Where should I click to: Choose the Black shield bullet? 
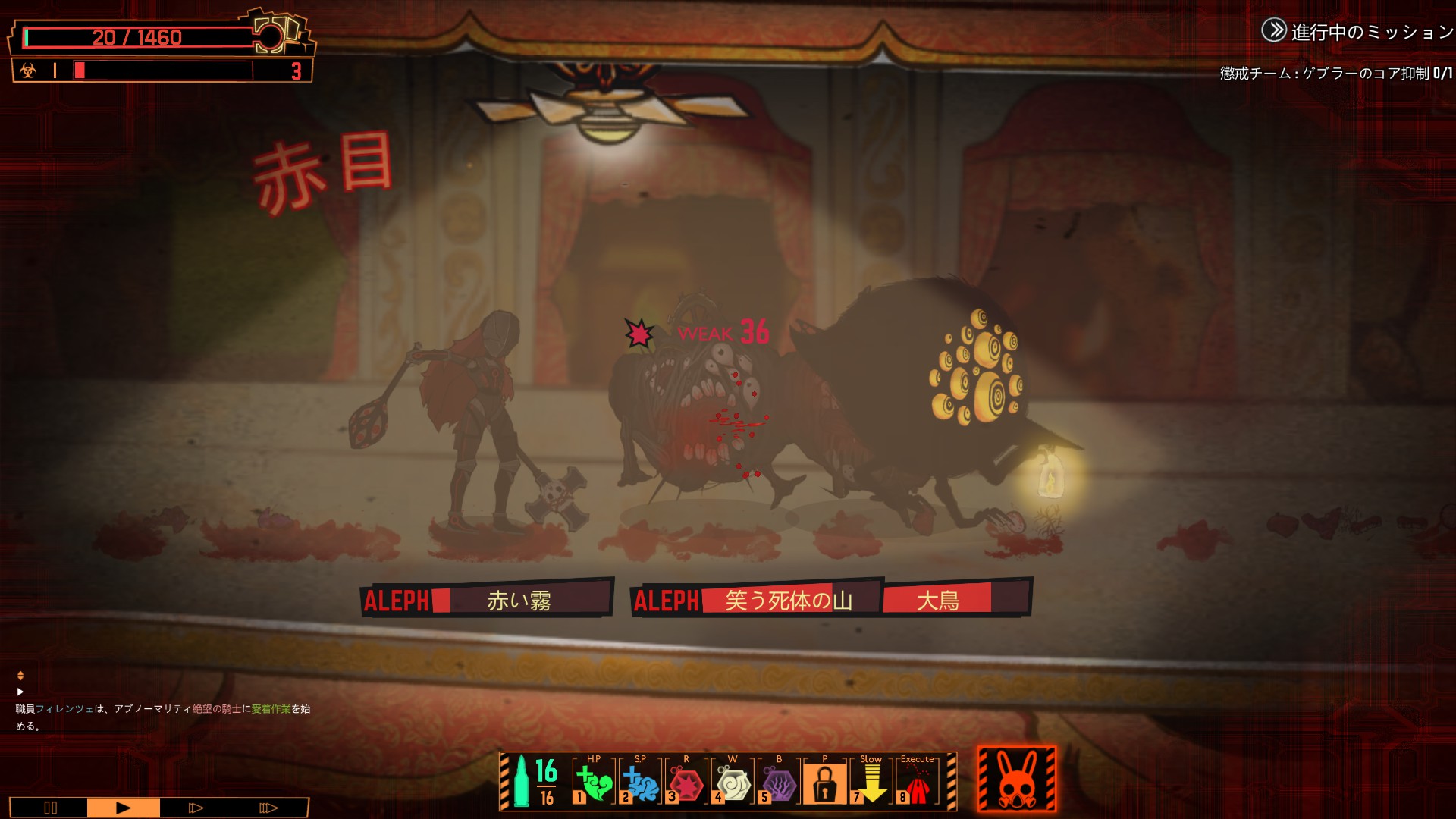pyautogui.click(x=779, y=782)
